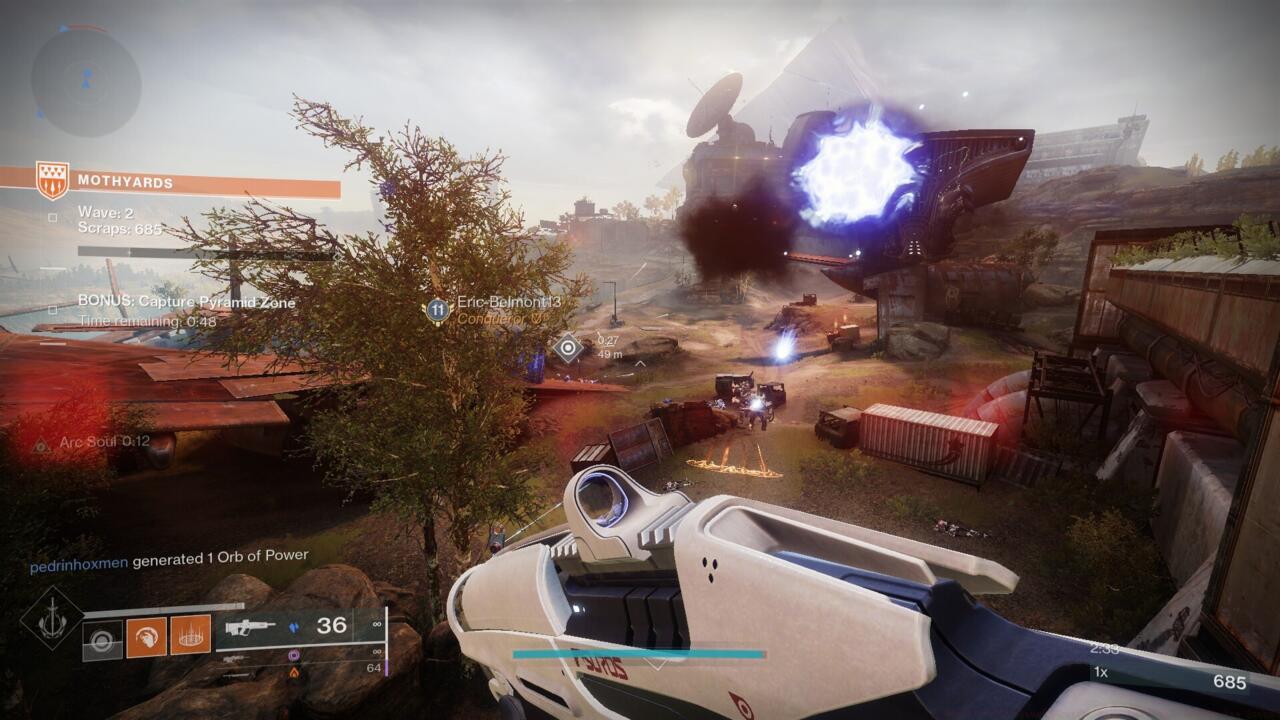1280x720 pixels.
Task: Select the Mothyards activity banner icon
Action: pyautogui.click(x=53, y=180)
